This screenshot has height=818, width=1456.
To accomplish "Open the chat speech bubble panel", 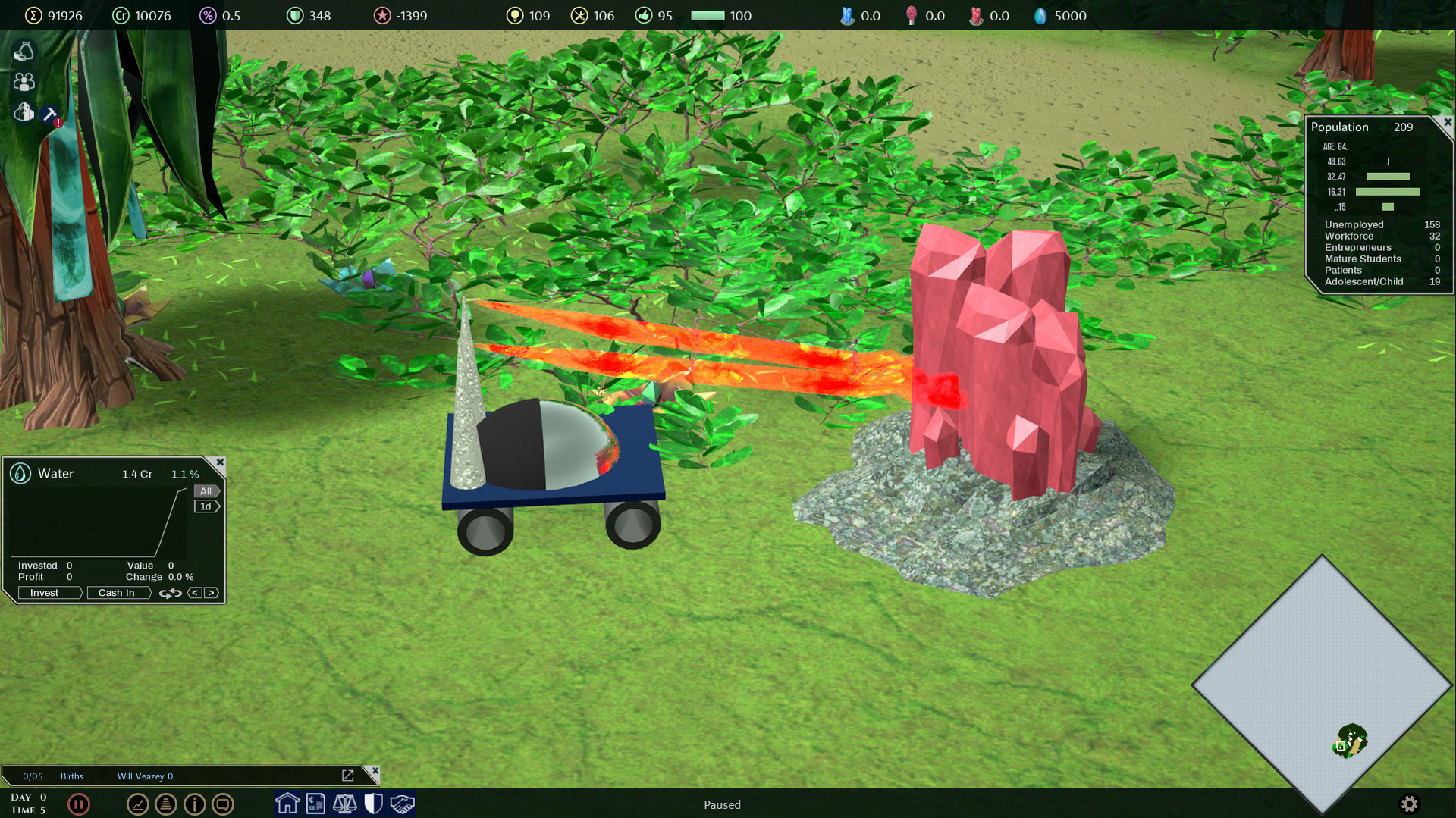I will pos(223,804).
